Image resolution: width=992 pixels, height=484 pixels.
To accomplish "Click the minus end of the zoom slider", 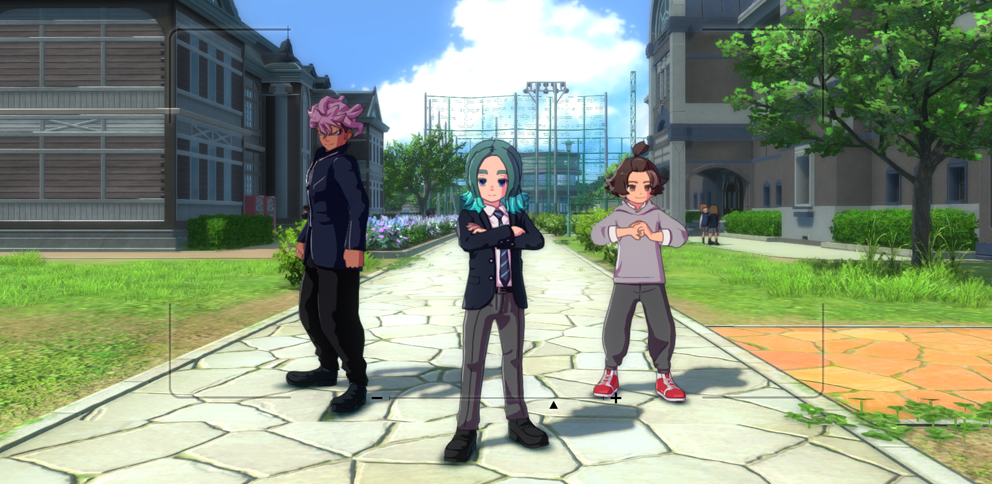I will (x=377, y=398).
